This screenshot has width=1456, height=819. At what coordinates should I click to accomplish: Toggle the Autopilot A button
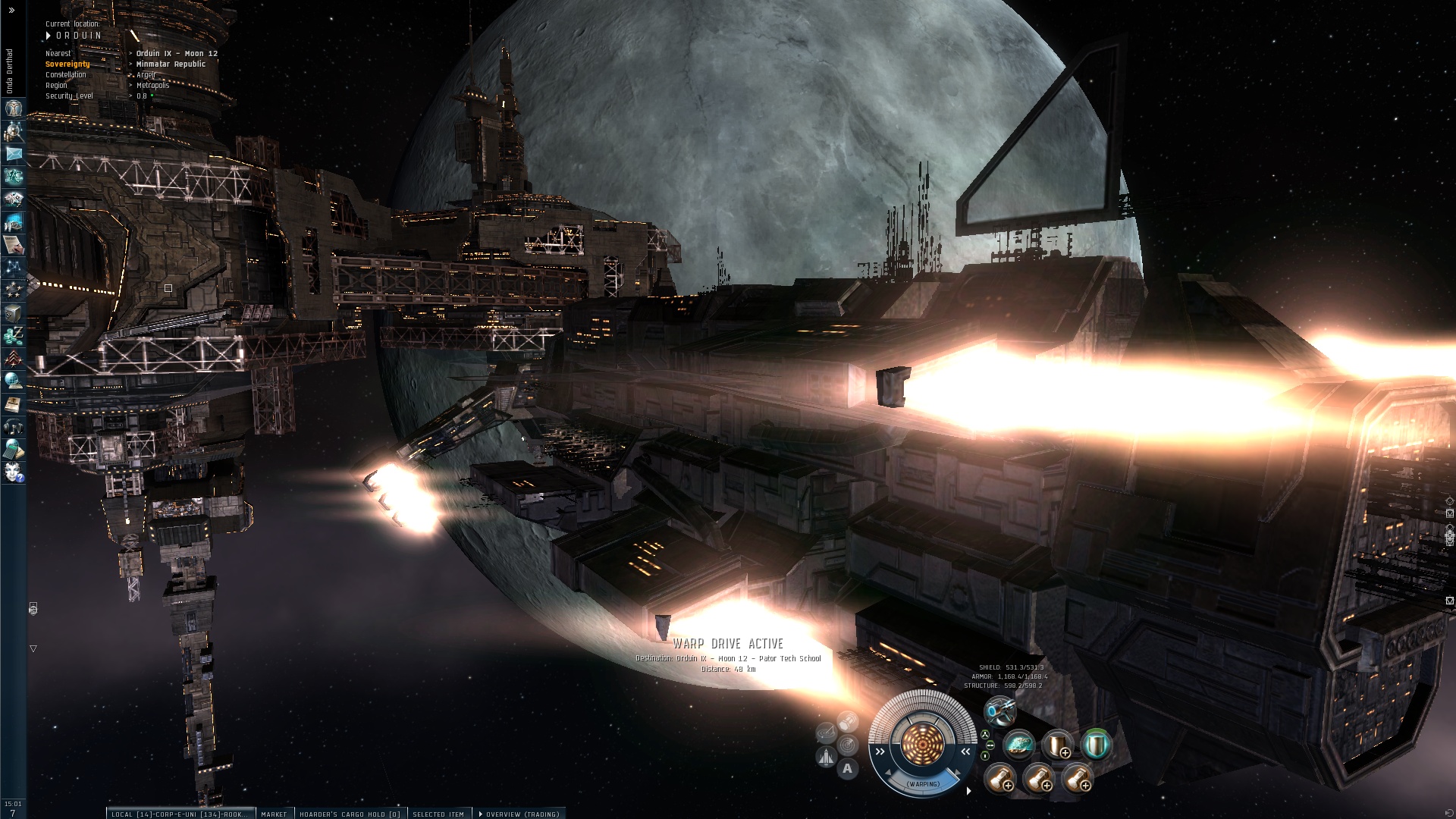coord(847,768)
